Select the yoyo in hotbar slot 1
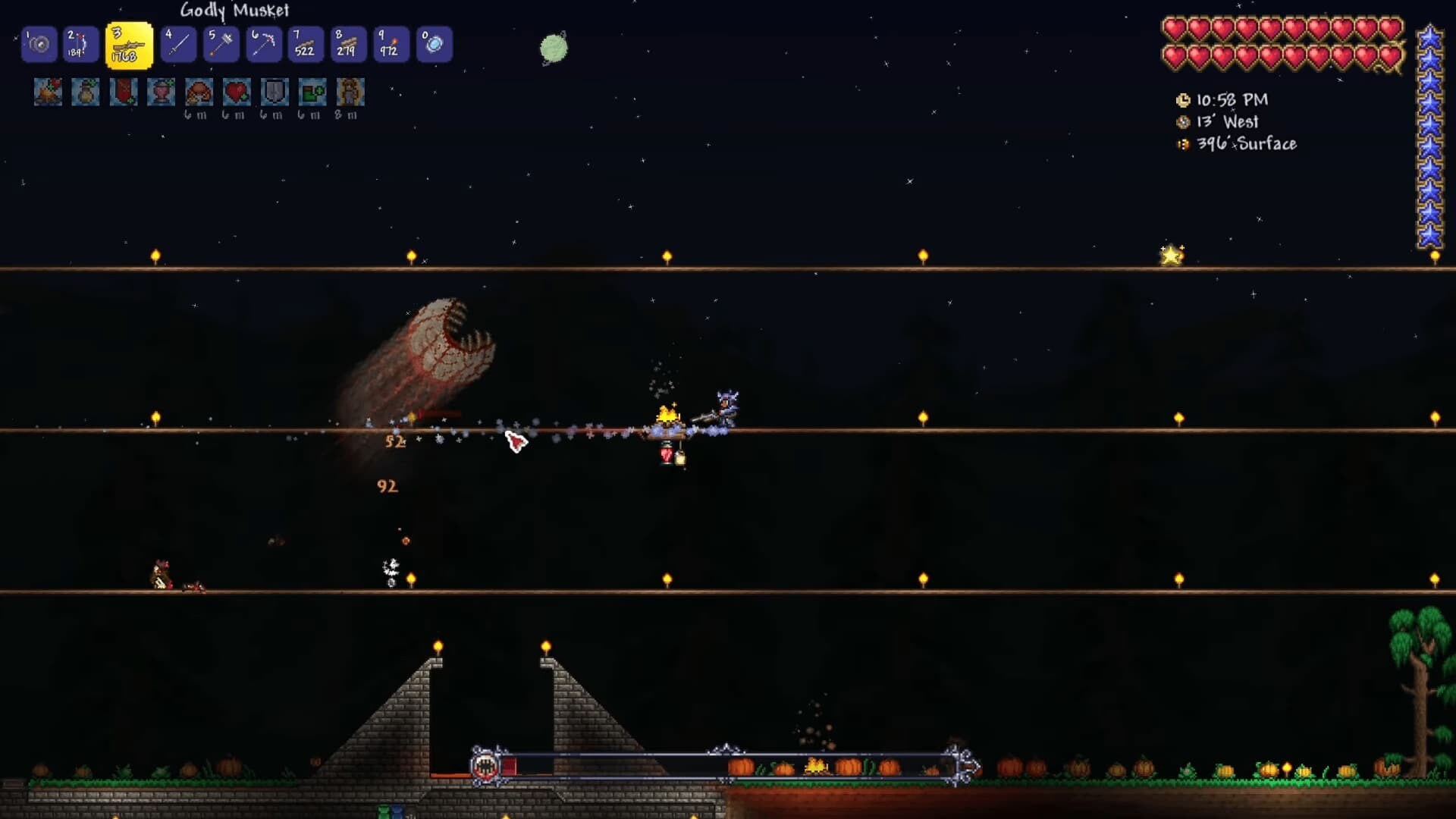The image size is (1456, 819). point(39,45)
